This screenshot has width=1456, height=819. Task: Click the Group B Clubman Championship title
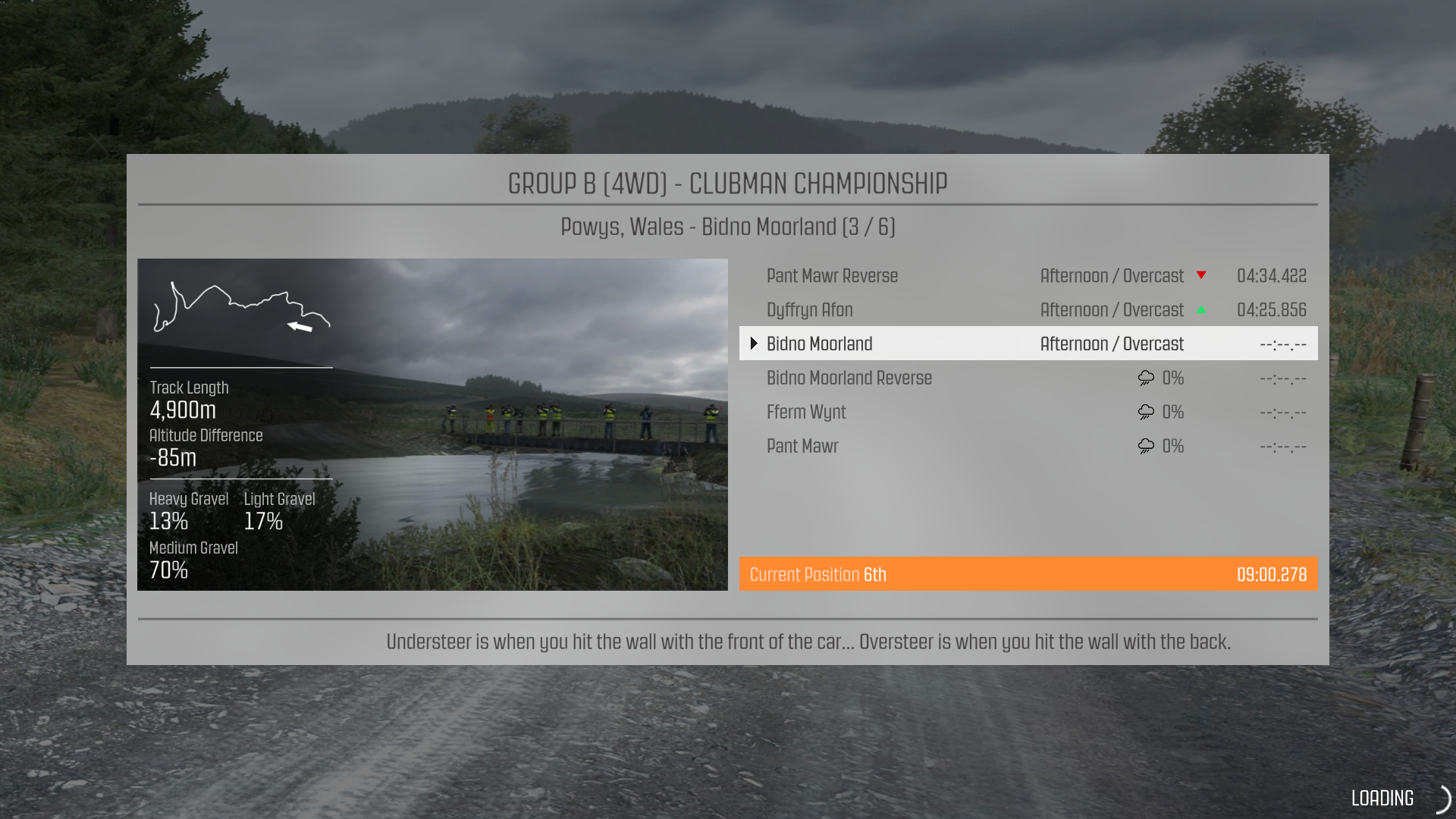727,184
